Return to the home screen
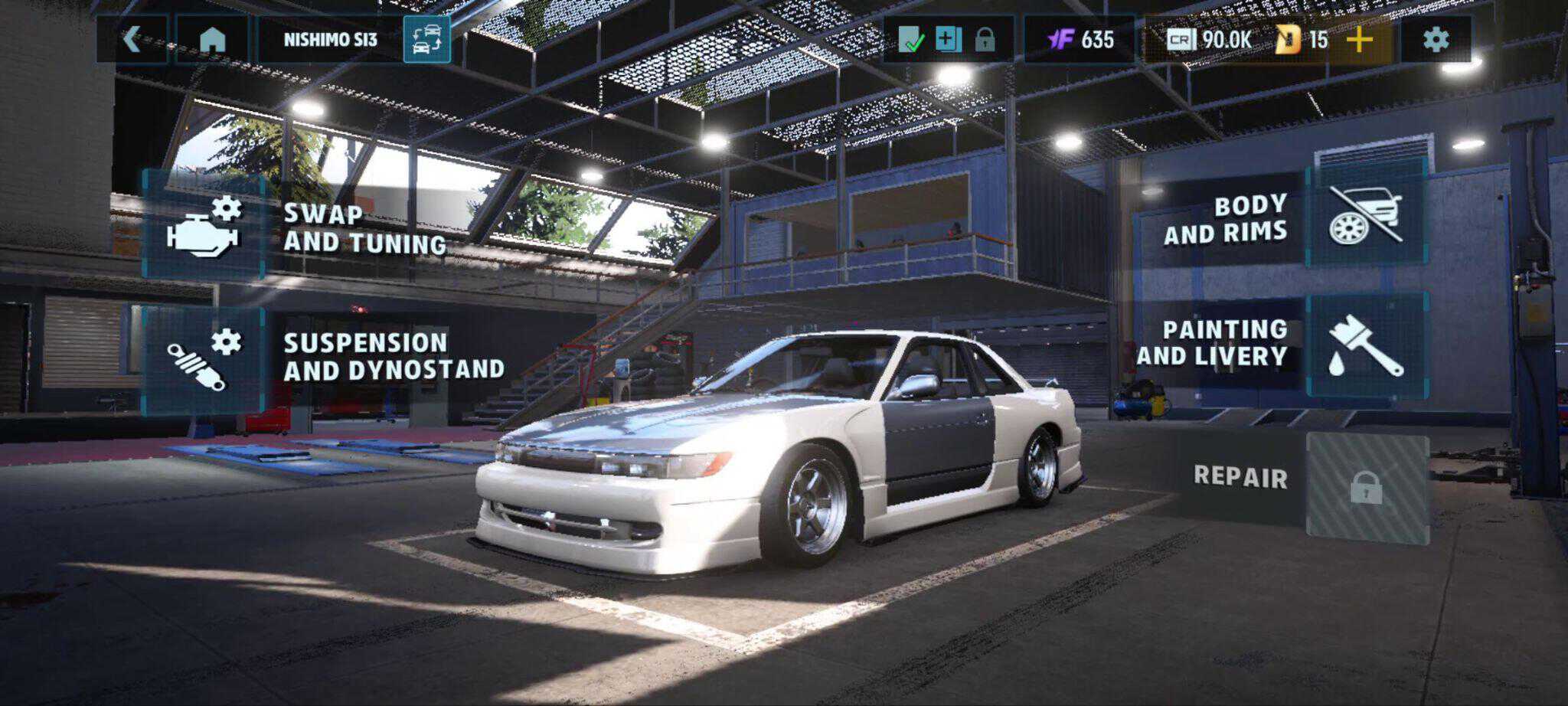This screenshot has width=1568, height=706. (x=212, y=40)
